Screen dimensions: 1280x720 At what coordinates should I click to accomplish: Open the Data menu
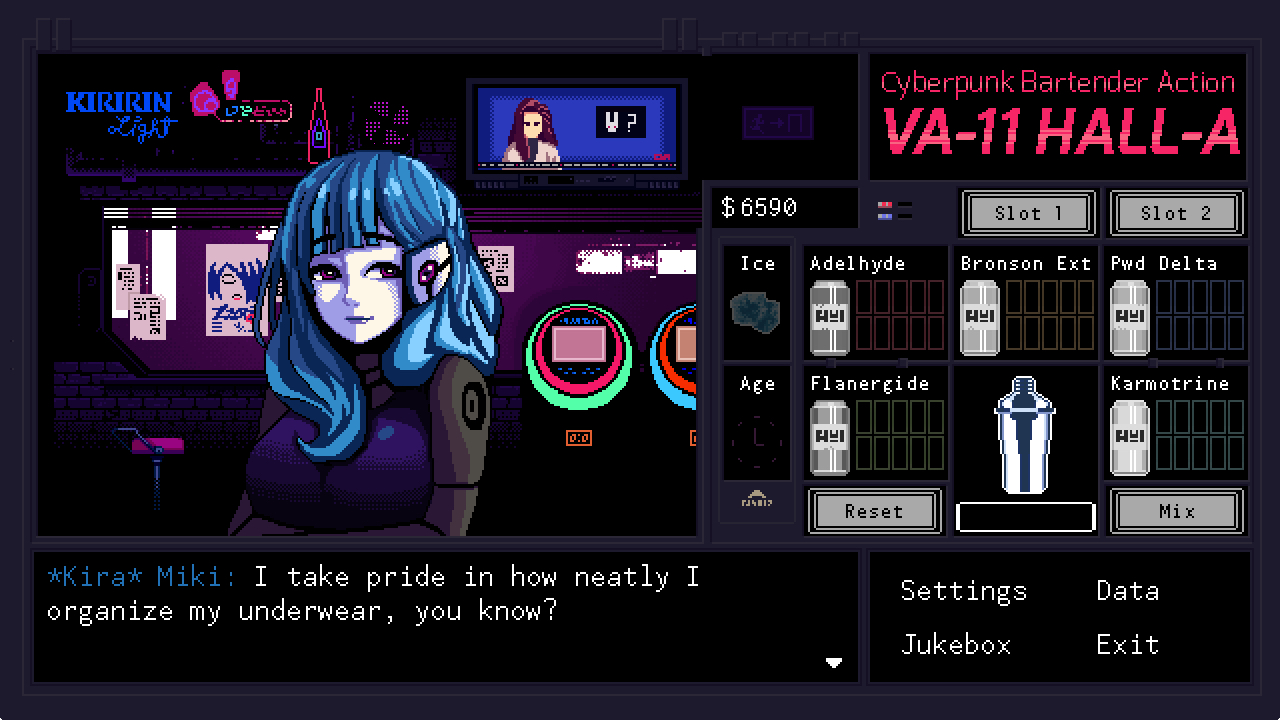pos(1127,591)
